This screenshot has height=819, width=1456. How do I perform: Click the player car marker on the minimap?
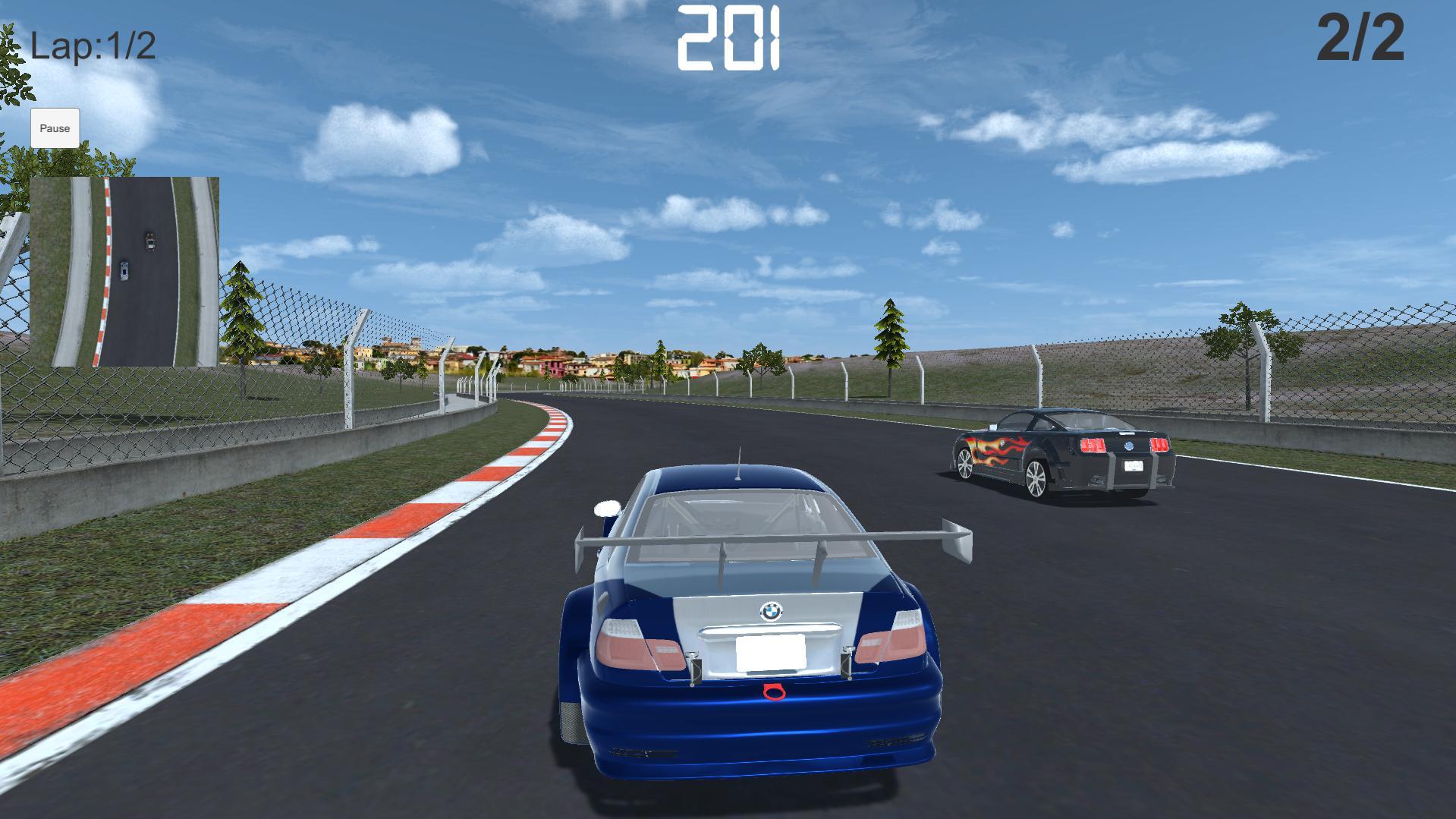[124, 270]
